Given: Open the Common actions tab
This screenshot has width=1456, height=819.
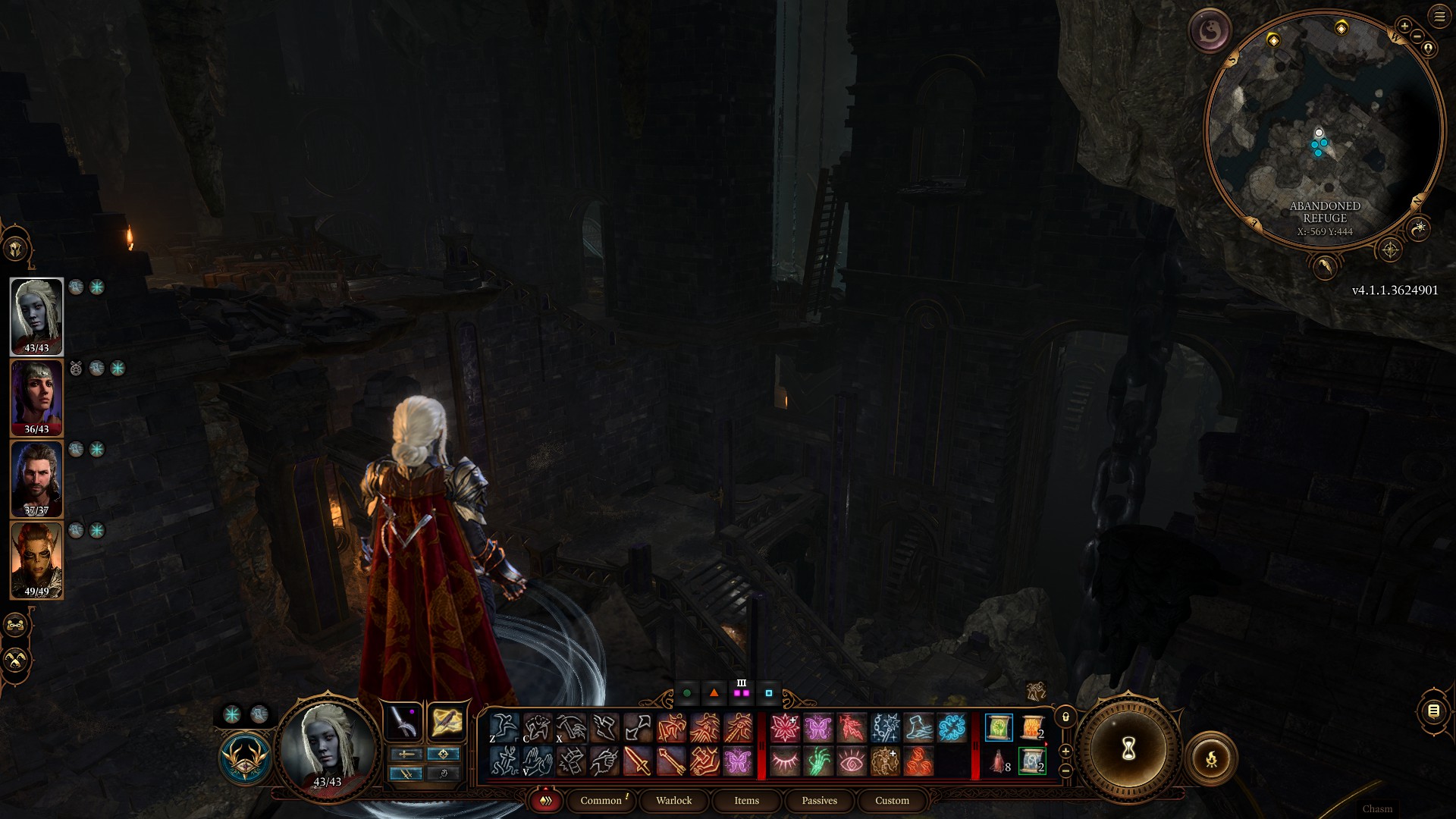Looking at the screenshot, I should pos(601,801).
